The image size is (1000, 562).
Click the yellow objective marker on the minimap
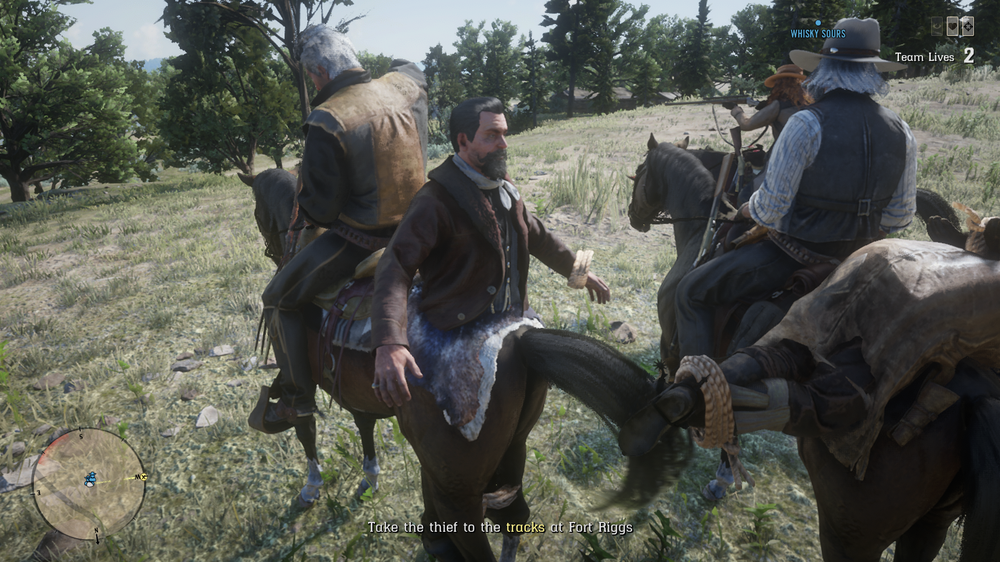tap(144, 476)
